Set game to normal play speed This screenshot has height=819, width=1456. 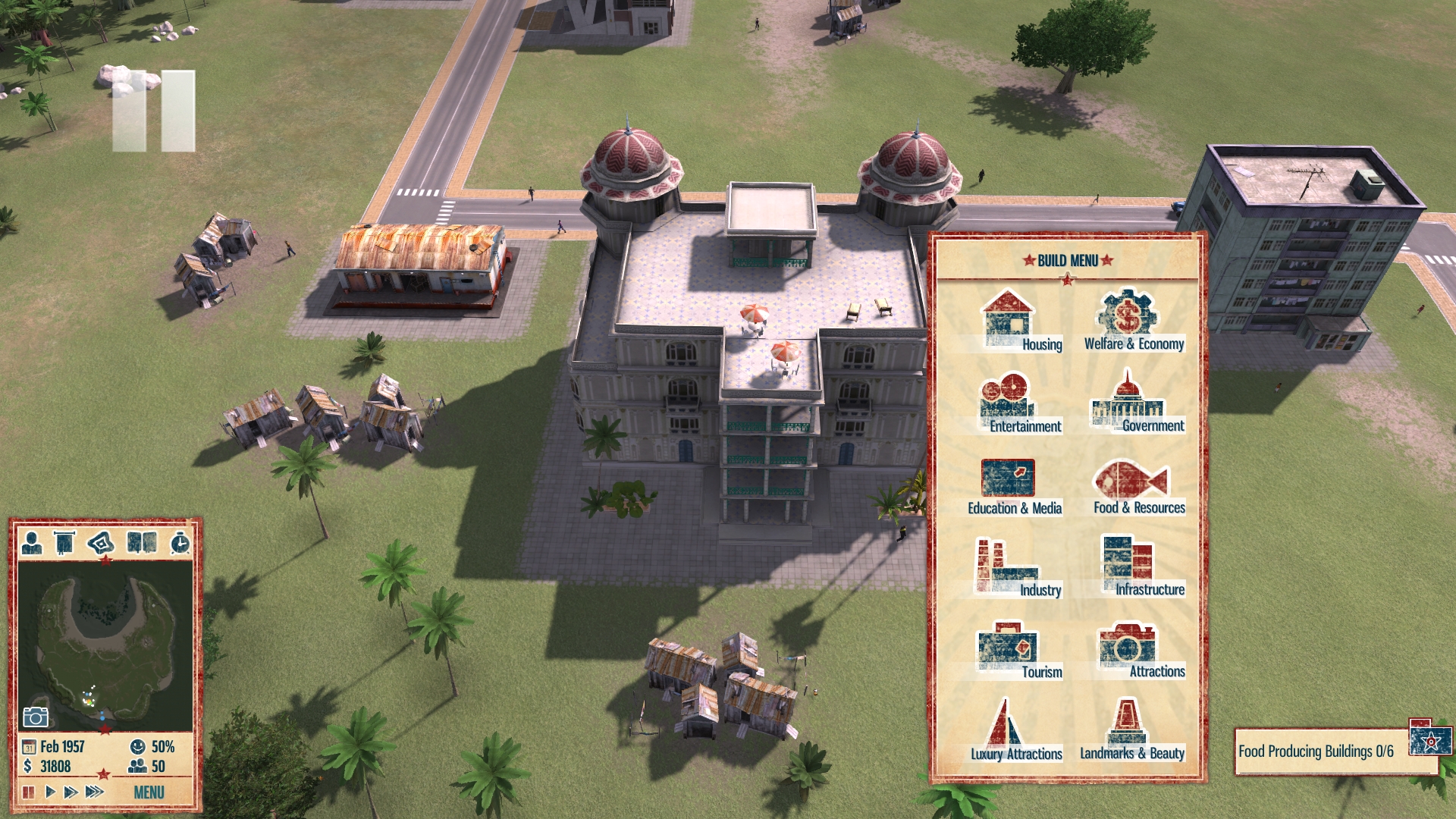50,792
